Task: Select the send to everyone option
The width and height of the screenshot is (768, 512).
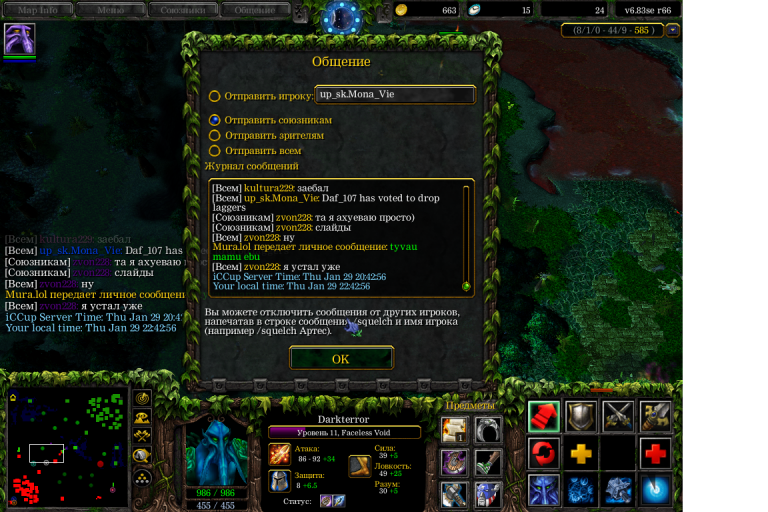Action: click(x=215, y=150)
